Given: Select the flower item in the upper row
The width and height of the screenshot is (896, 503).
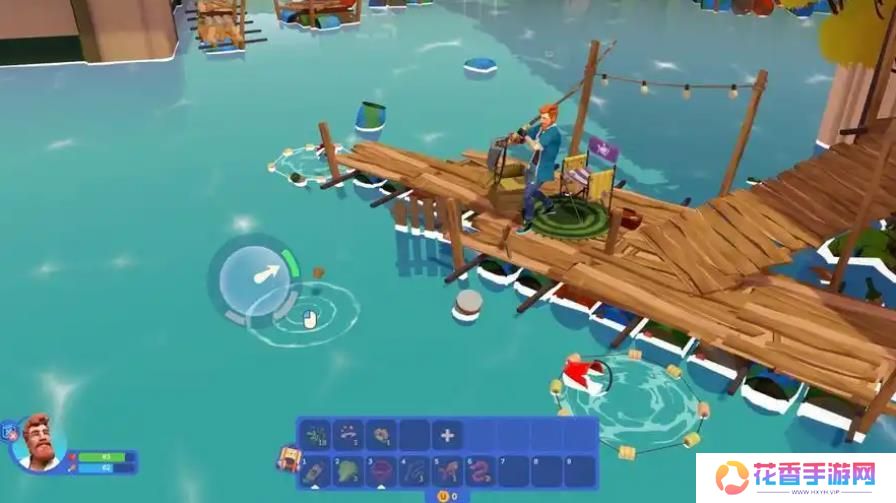Looking at the screenshot, I should tap(381, 435).
